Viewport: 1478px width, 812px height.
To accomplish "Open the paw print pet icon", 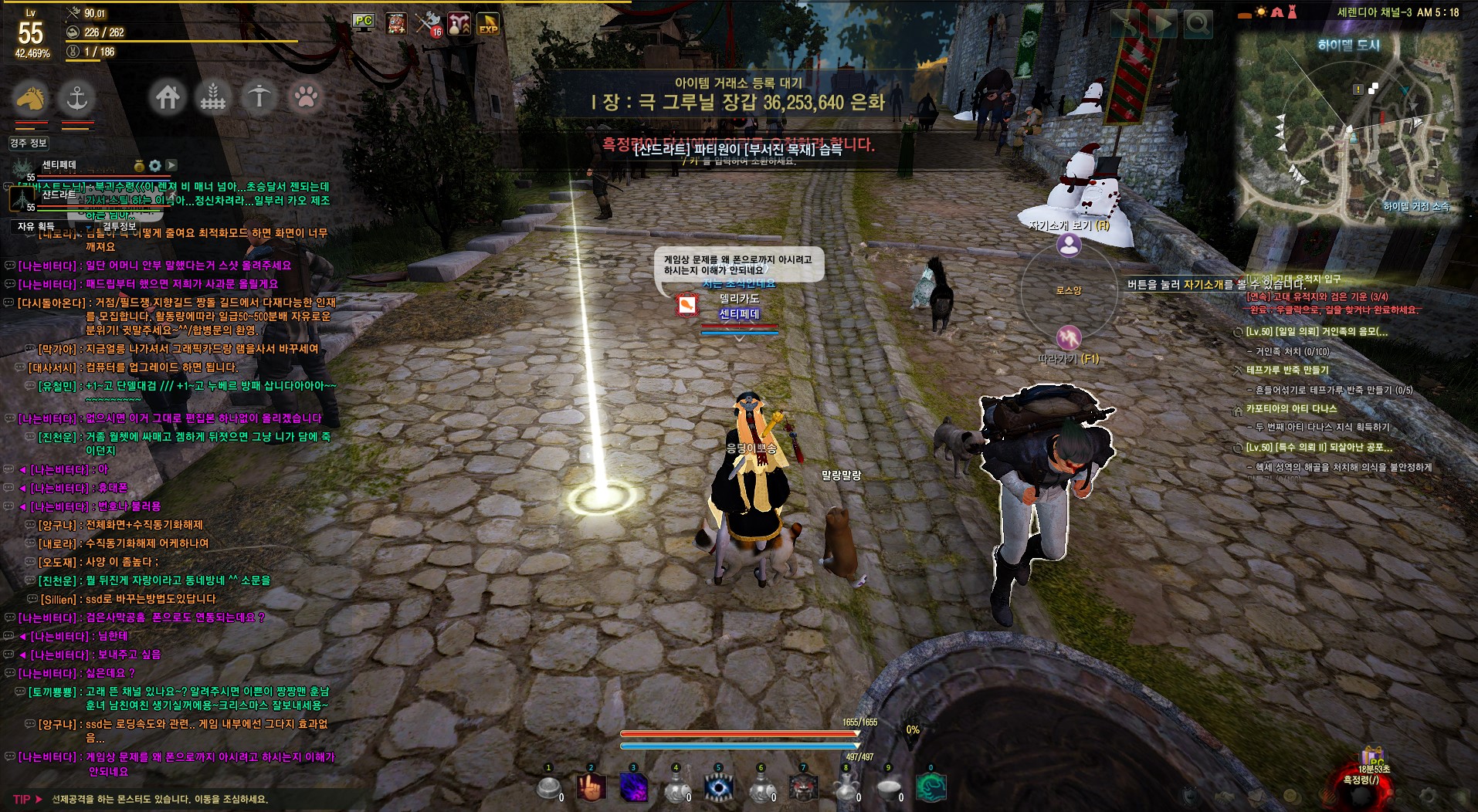I will [306, 97].
